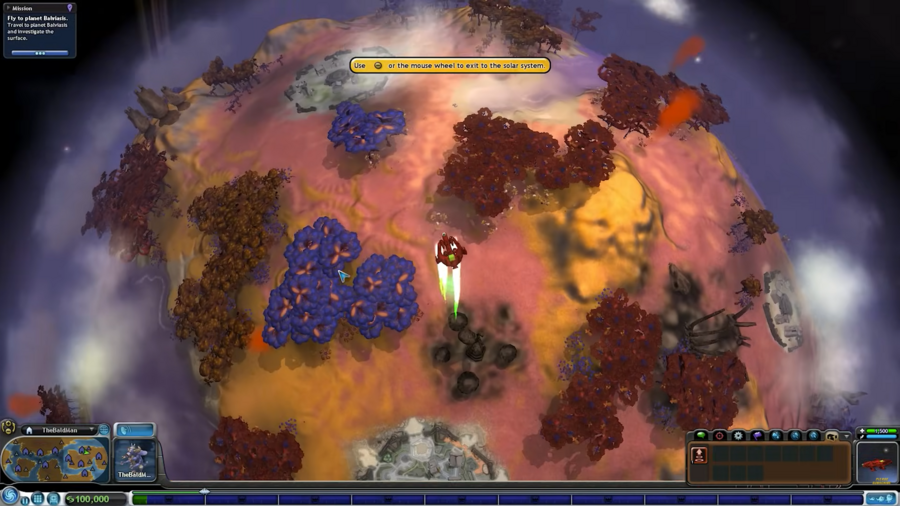The height and width of the screenshot is (506, 900).
Task: Click the stage progress button at timeline end
Action: coord(881,498)
